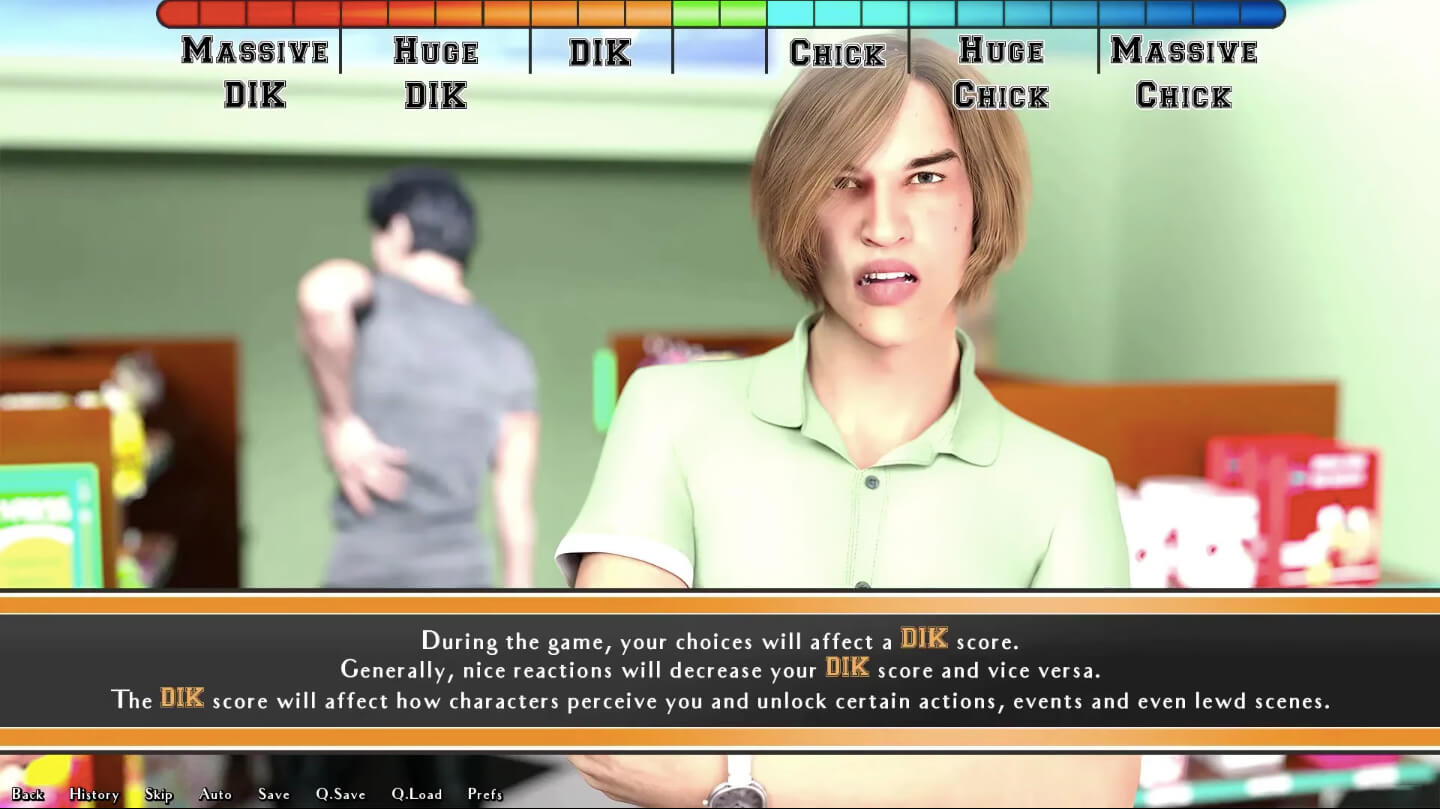This screenshot has height=809, width=1440.
Task: Select the 'Chick' label
Action: click(838, 52)
